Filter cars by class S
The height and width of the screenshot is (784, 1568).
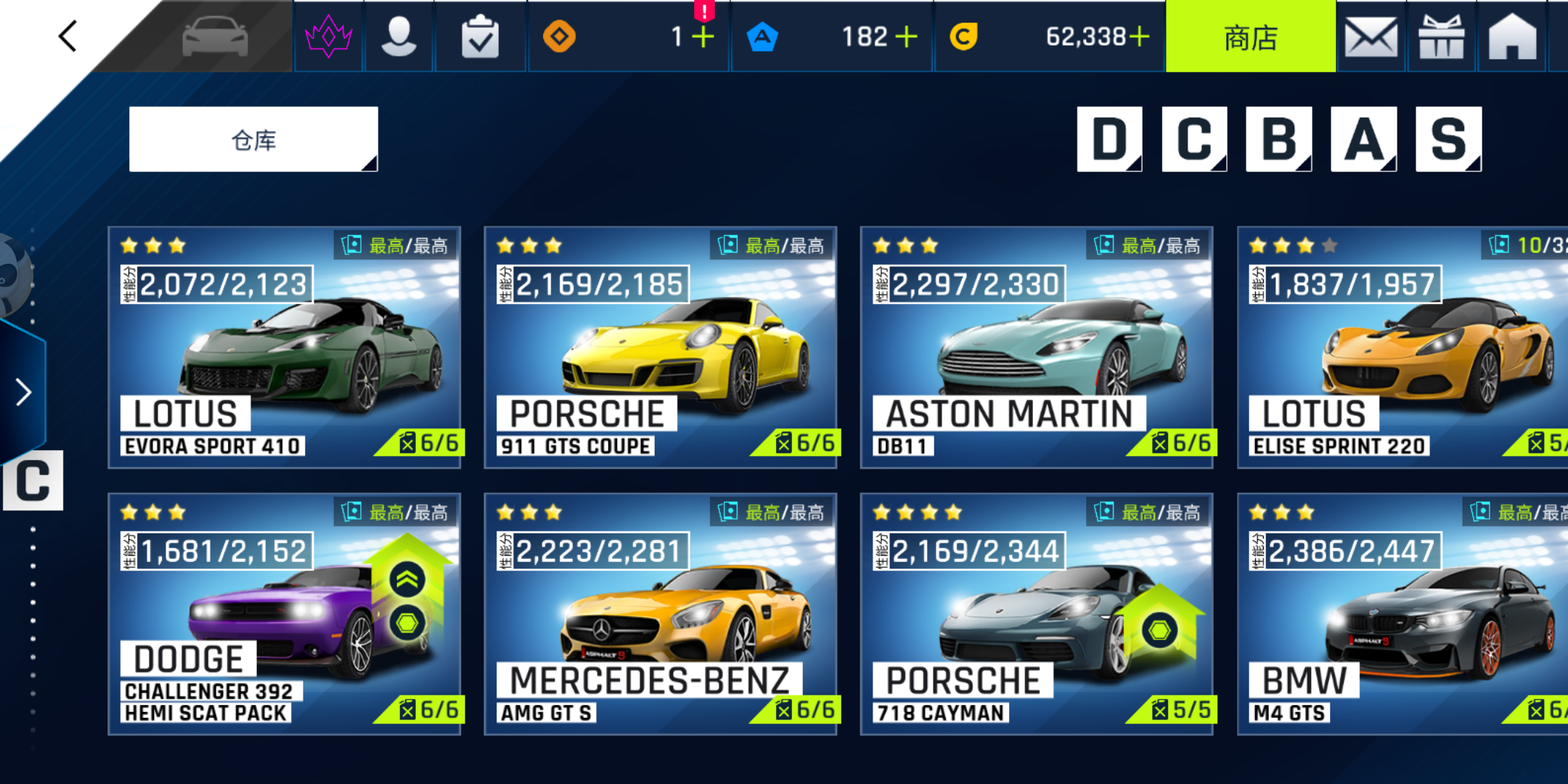coord(1448,139)
